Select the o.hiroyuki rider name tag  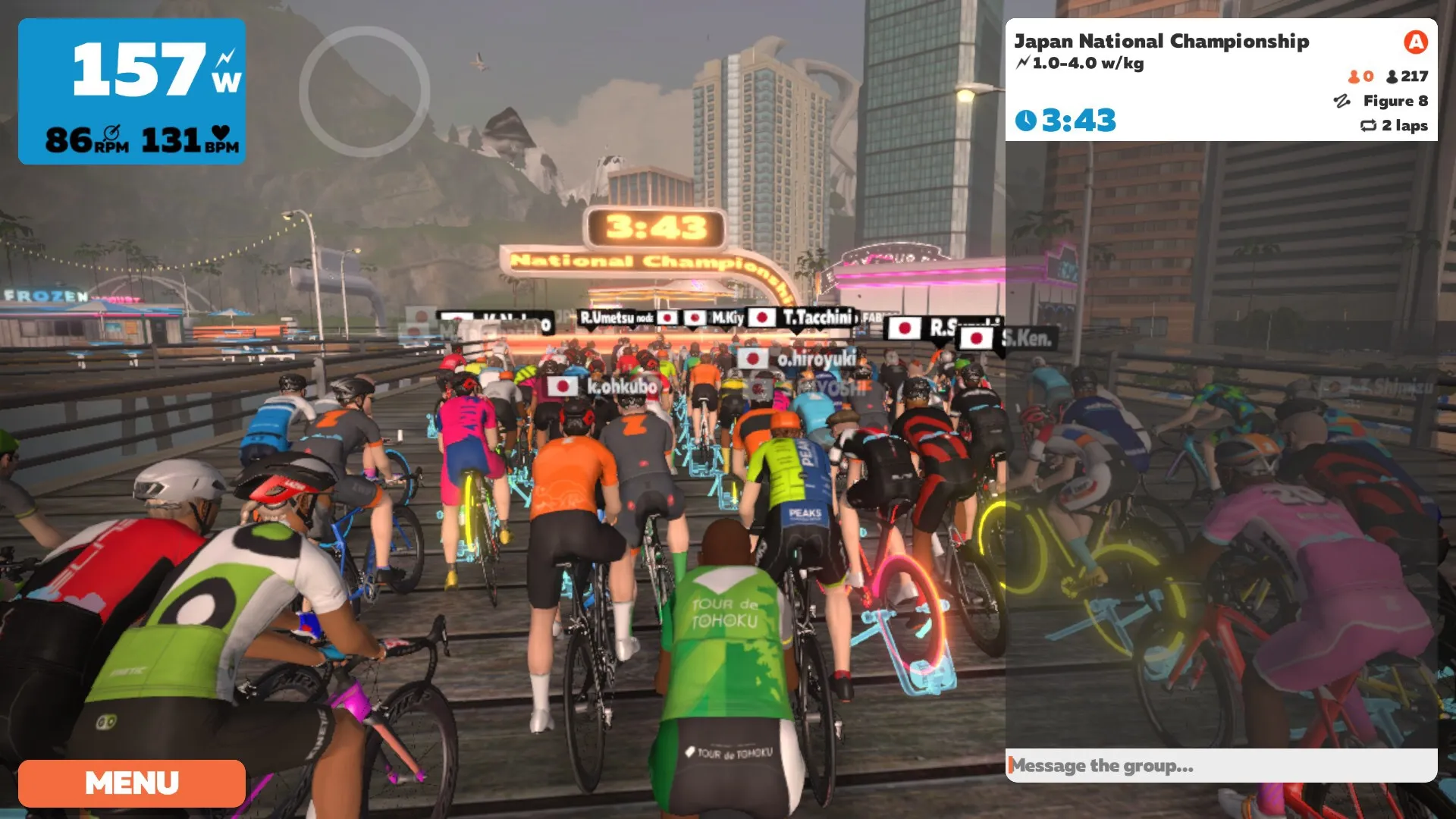[x=798, y=359]
